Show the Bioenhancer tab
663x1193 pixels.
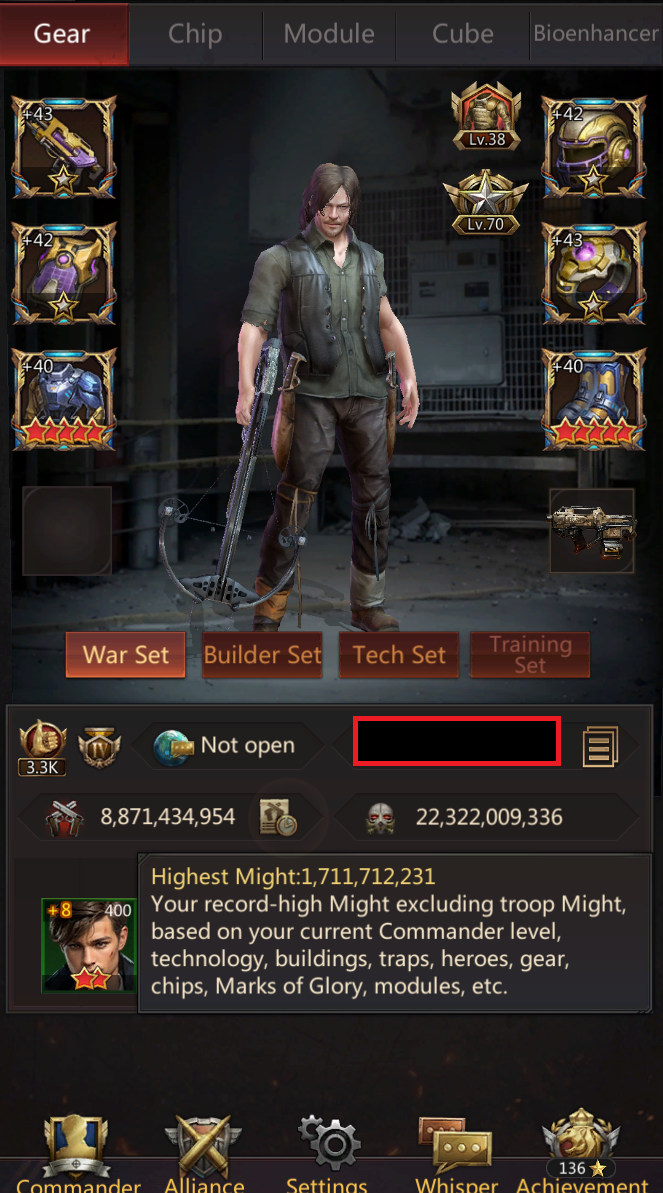pos(596,34)
